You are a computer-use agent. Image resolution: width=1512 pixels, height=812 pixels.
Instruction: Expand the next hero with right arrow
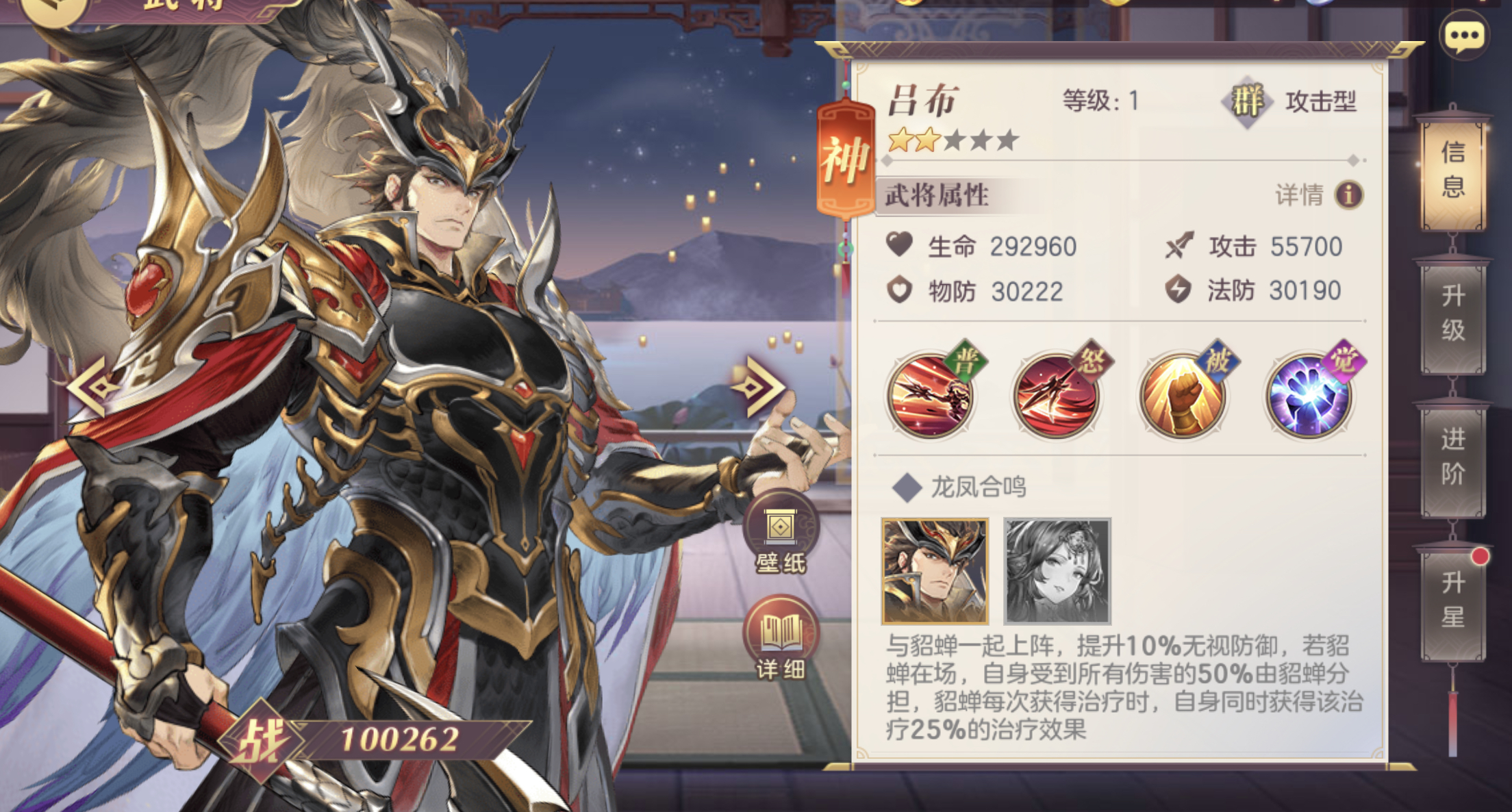(757, 385)
